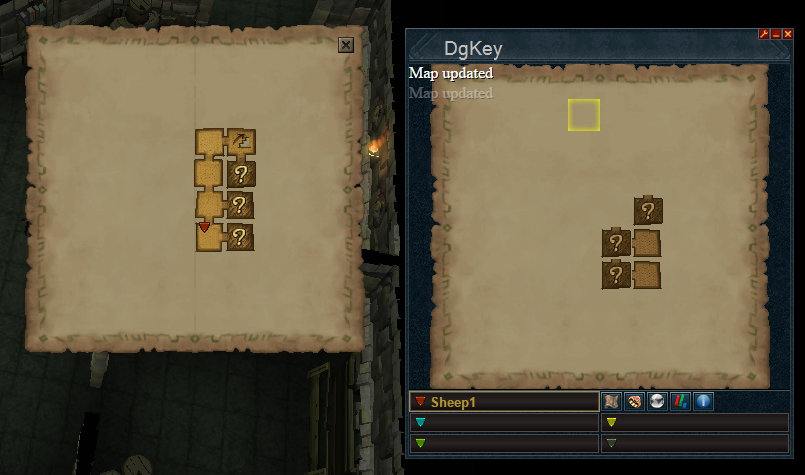Viewport: 805px width, 475px height.
Task: Select the Sheep1 player row
Action: [504, 402]
